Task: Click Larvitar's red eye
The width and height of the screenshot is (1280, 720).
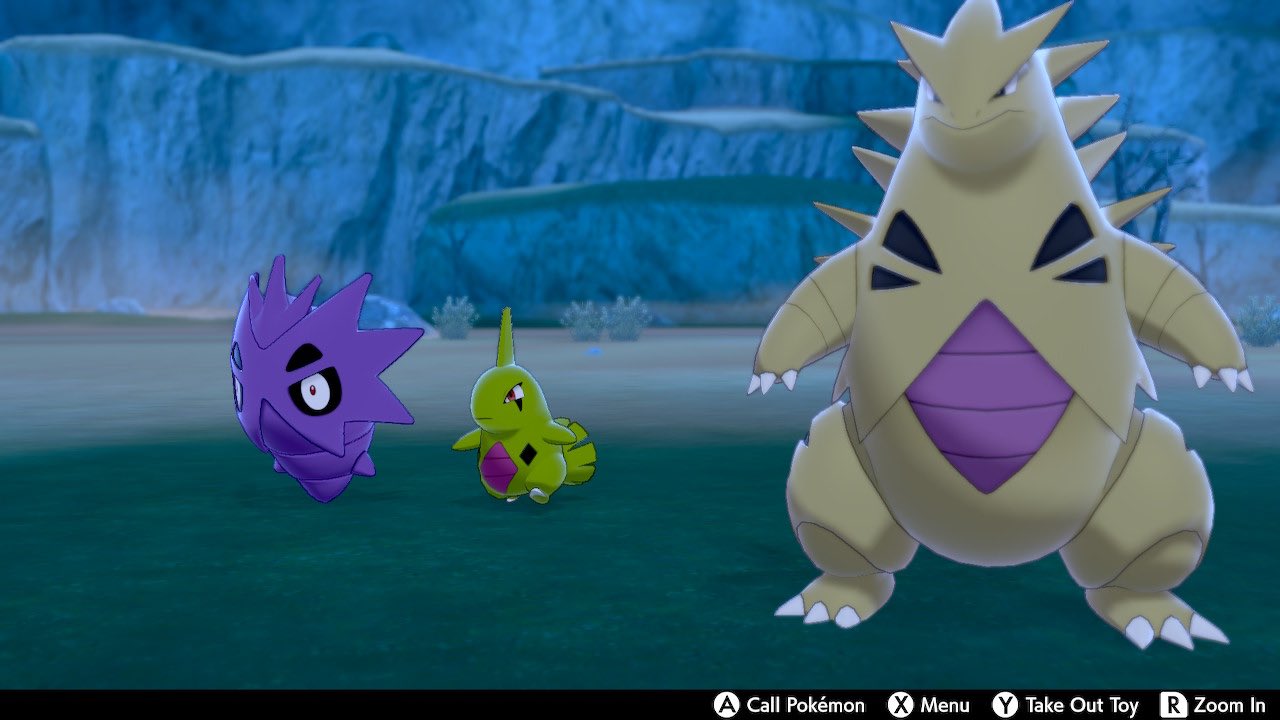Action: (x=513, y=393)
